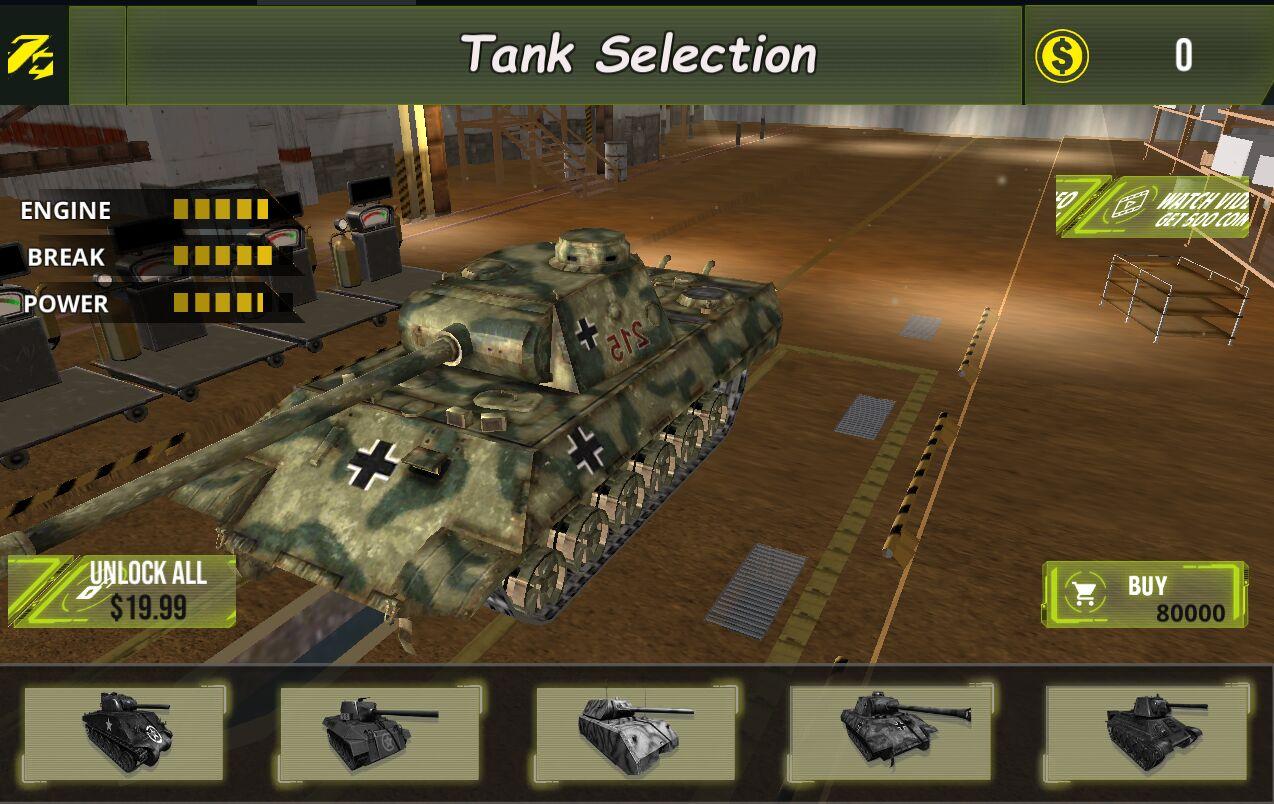Viewport: 1274px width, 804px height.
Task: Select the white winter-camouflage tank thumbnail
Action: click(x=636, y=734)
